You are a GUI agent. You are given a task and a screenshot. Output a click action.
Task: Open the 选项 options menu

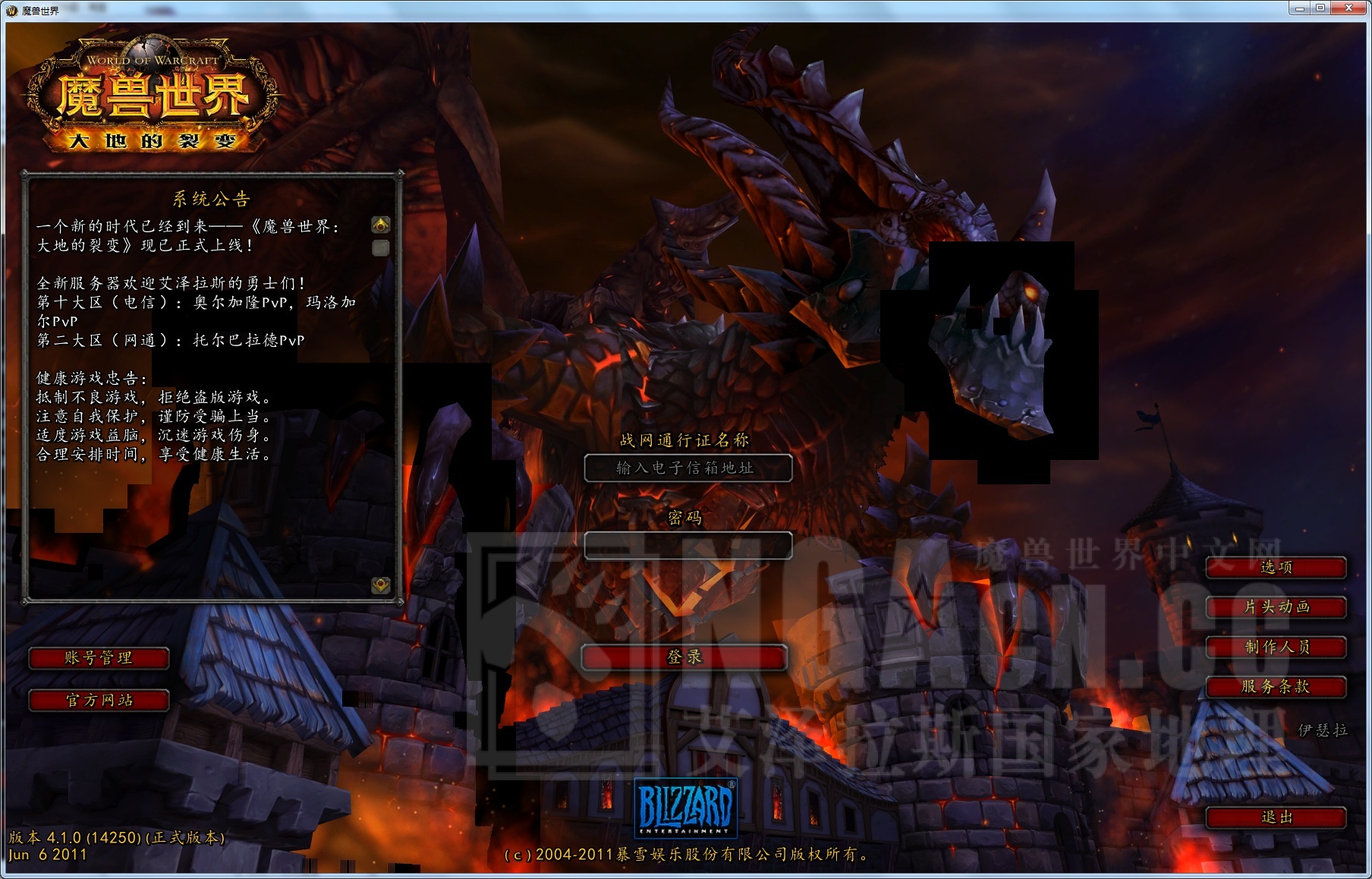(x=1276, y=567)
